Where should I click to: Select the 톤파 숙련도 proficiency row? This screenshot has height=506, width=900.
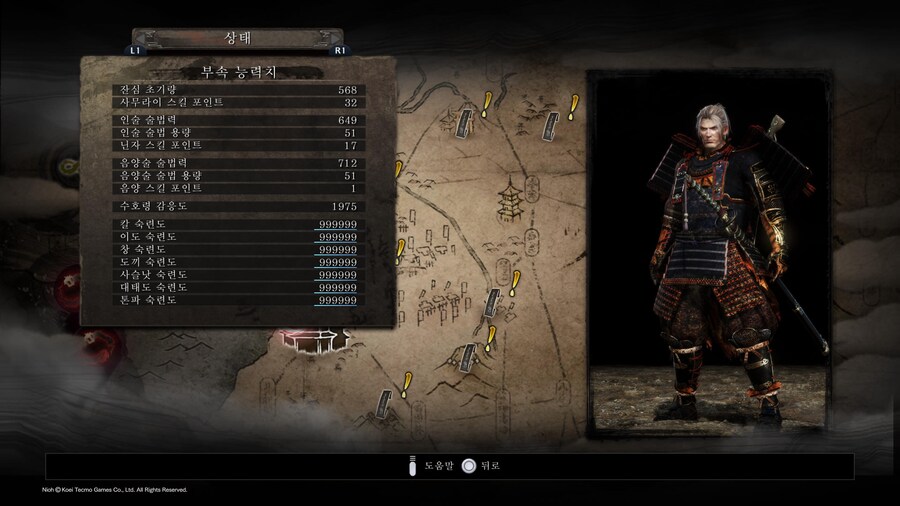(238, 299)
